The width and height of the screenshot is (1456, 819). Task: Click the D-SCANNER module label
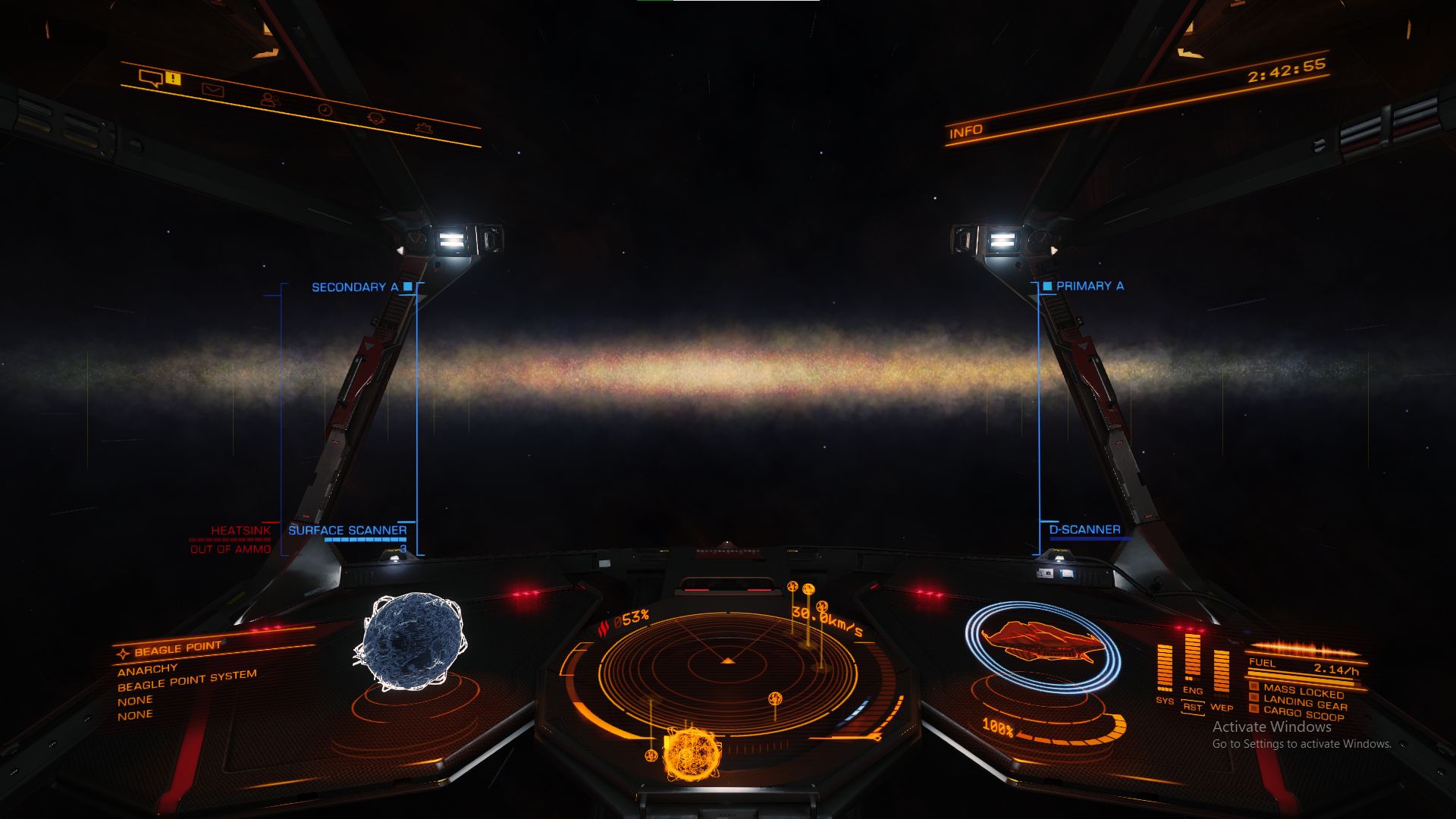click(x=1084, y=529)
